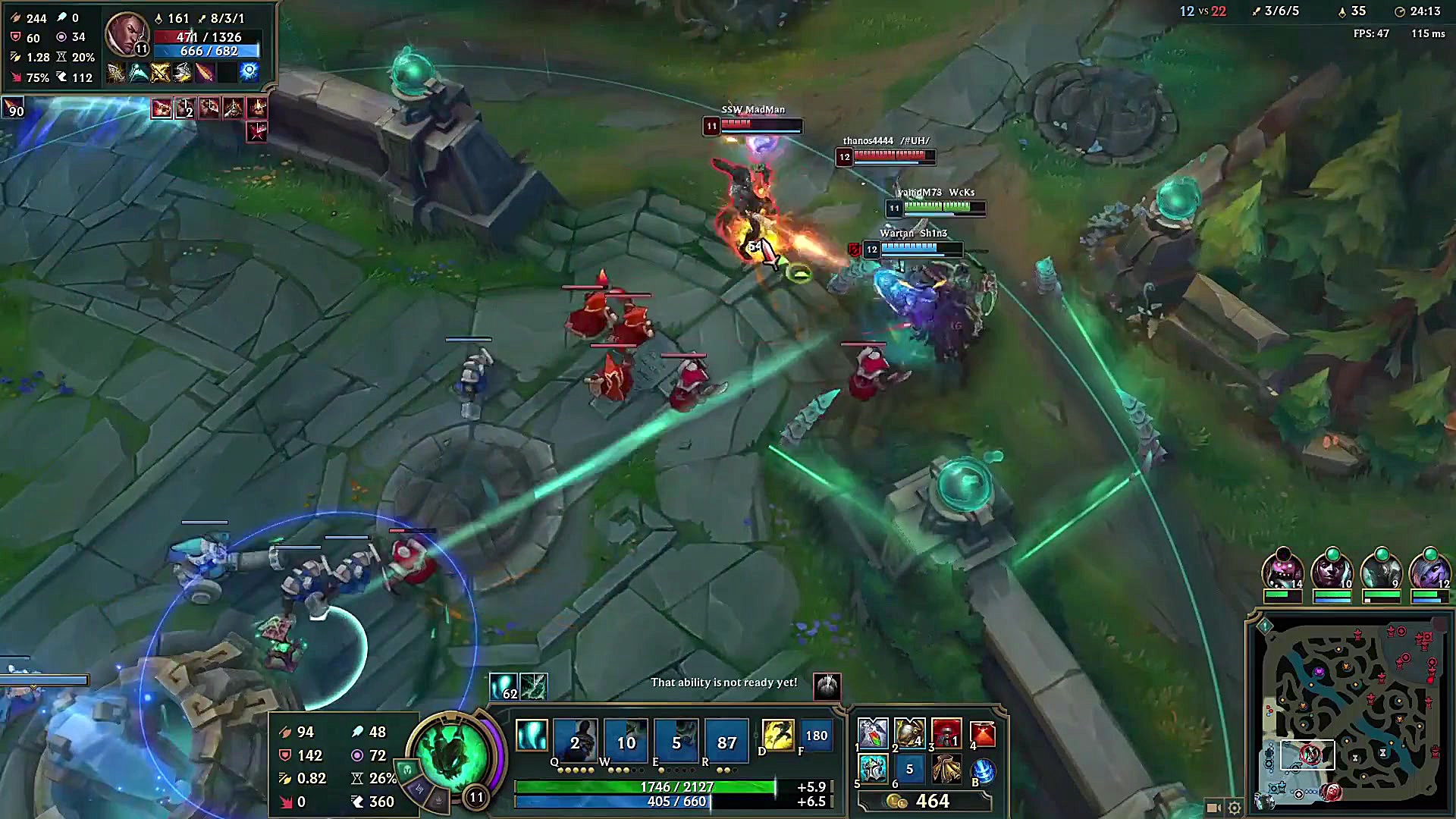Click the passive ability icon beside Q
Viewport: 1456px width, 819px height.
coord(531,735)
